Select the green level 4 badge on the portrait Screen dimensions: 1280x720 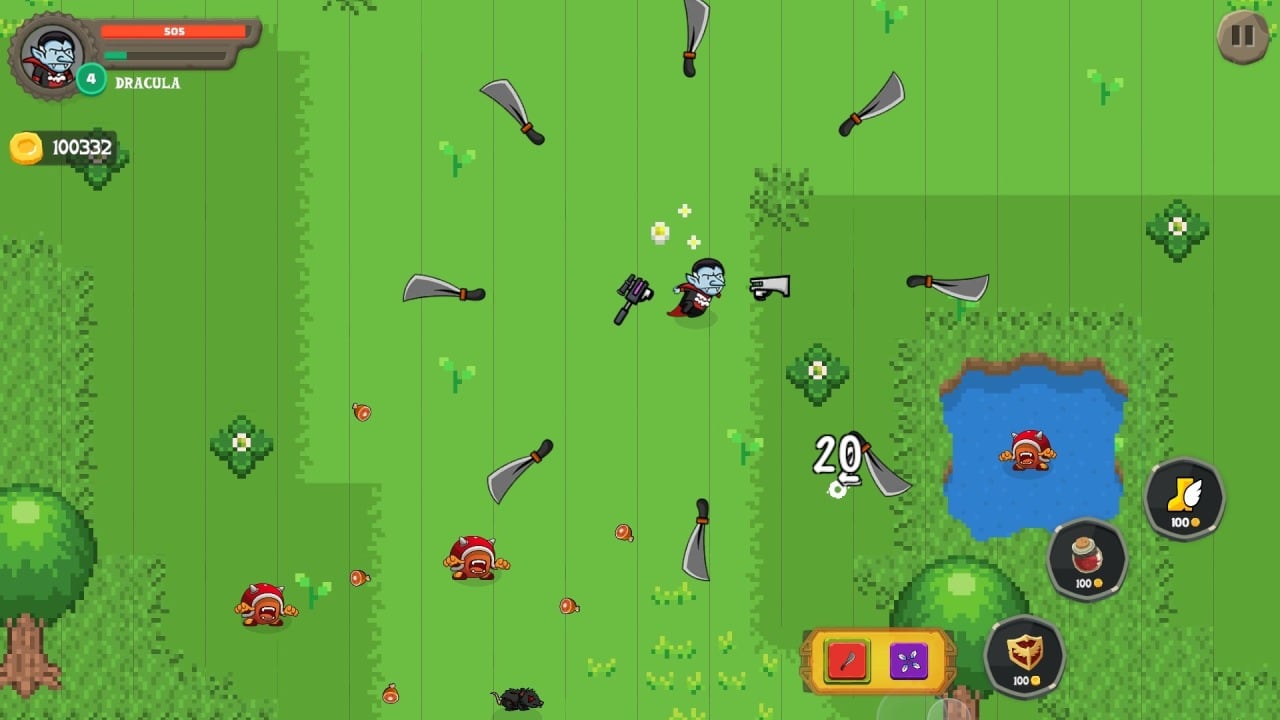(91, 82)
